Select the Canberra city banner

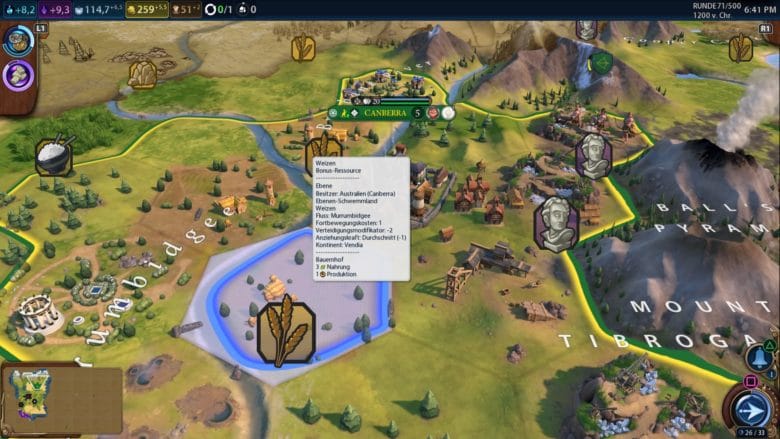point(384,113)
